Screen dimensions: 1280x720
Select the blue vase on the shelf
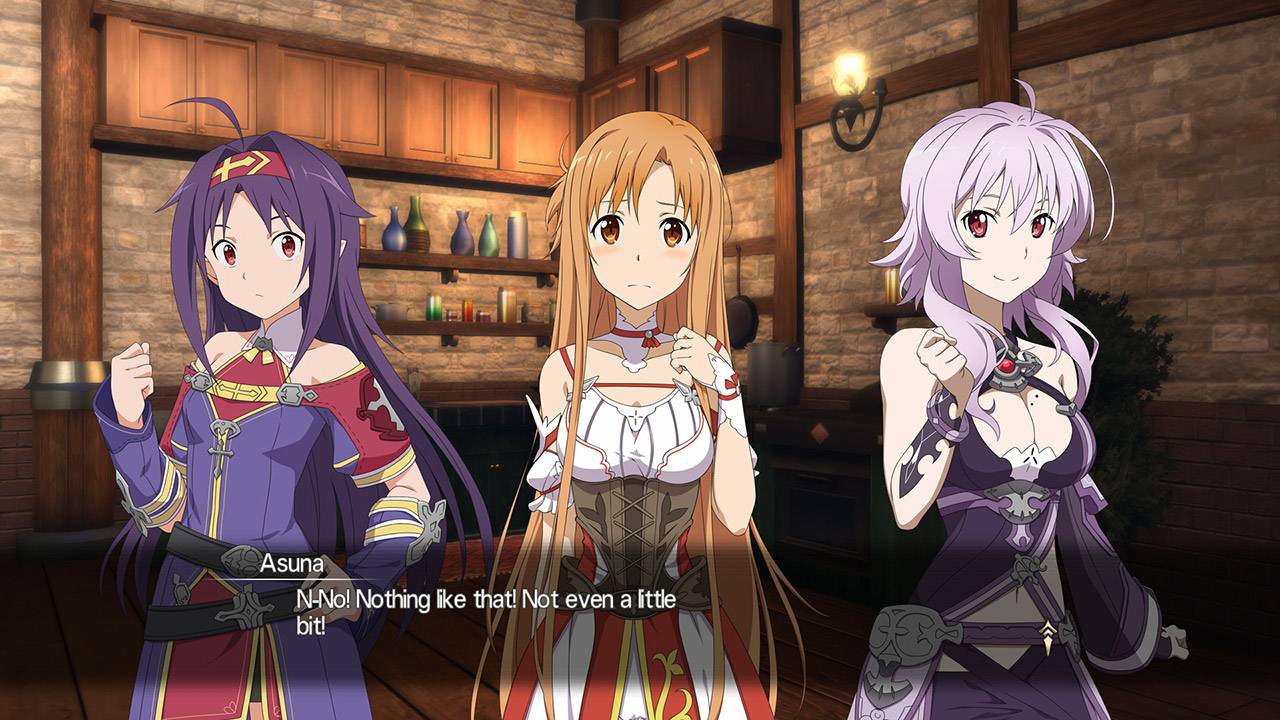point(395,235)
